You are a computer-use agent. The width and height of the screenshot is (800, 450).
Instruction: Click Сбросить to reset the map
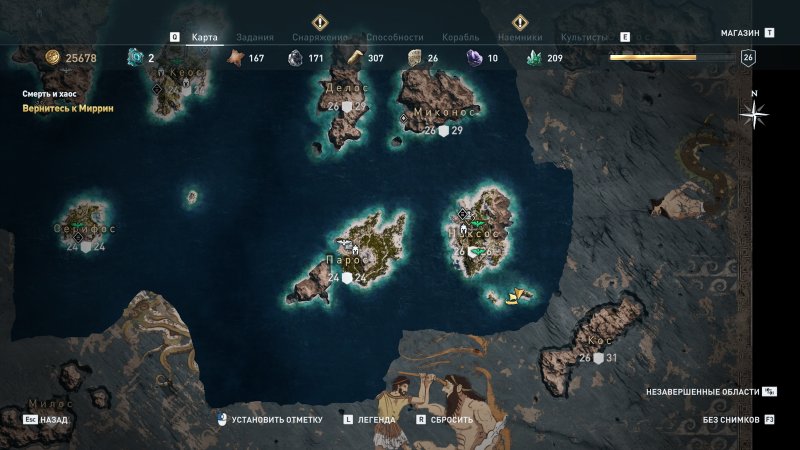pyautogui.click(x=451, y=420)
